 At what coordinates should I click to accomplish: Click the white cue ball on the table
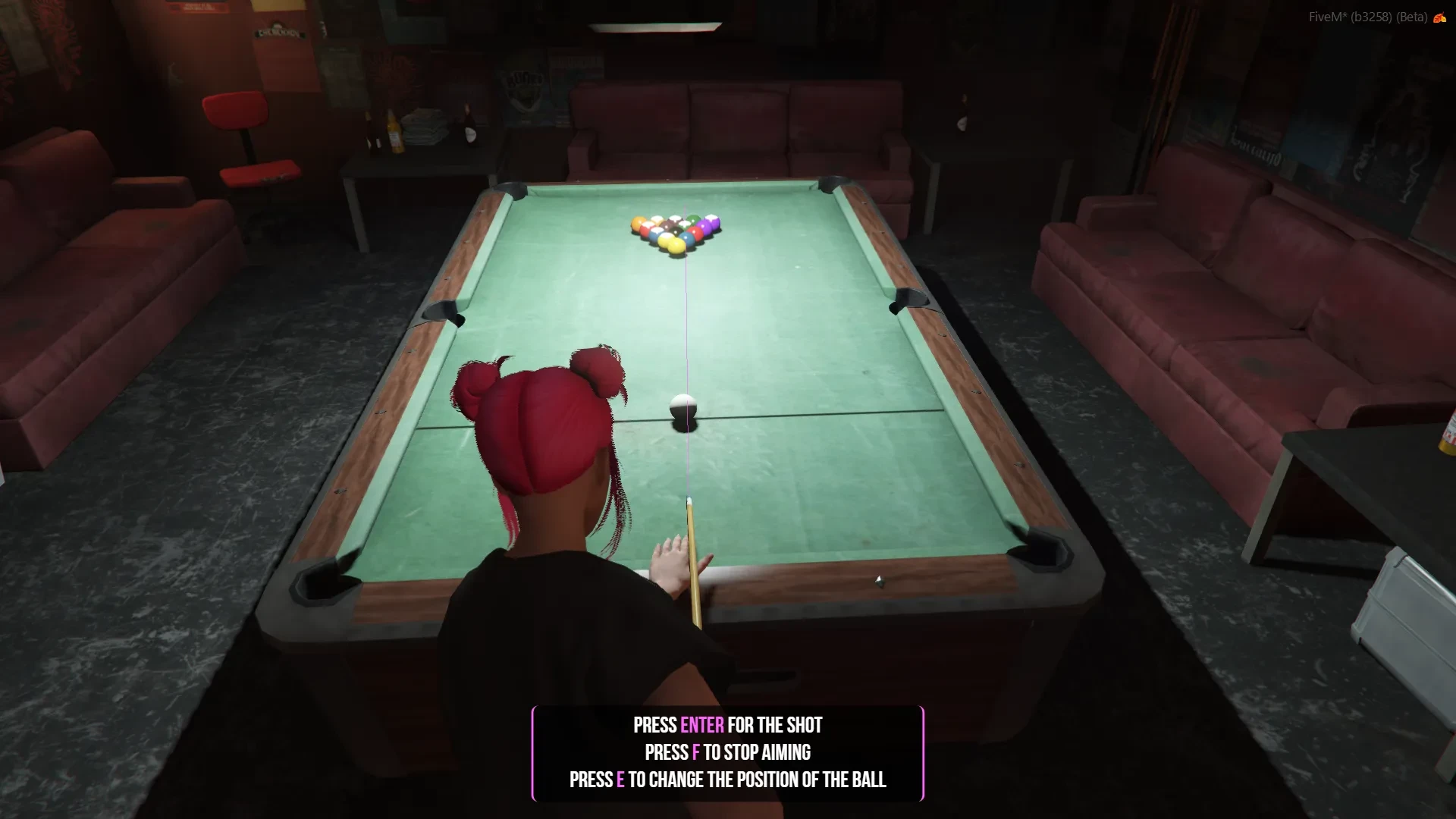681,404
